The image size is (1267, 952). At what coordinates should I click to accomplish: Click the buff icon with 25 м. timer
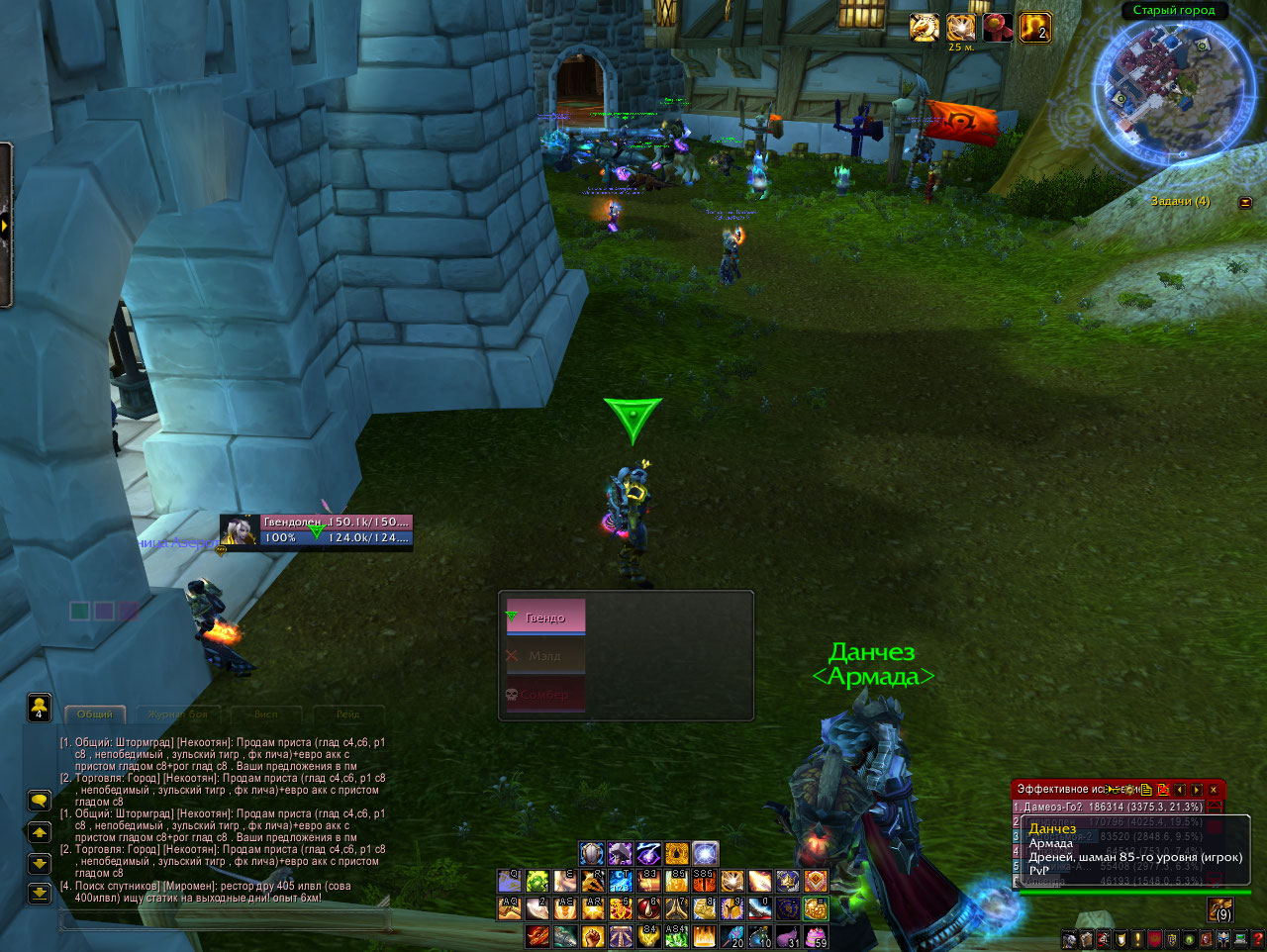(960, 28)
